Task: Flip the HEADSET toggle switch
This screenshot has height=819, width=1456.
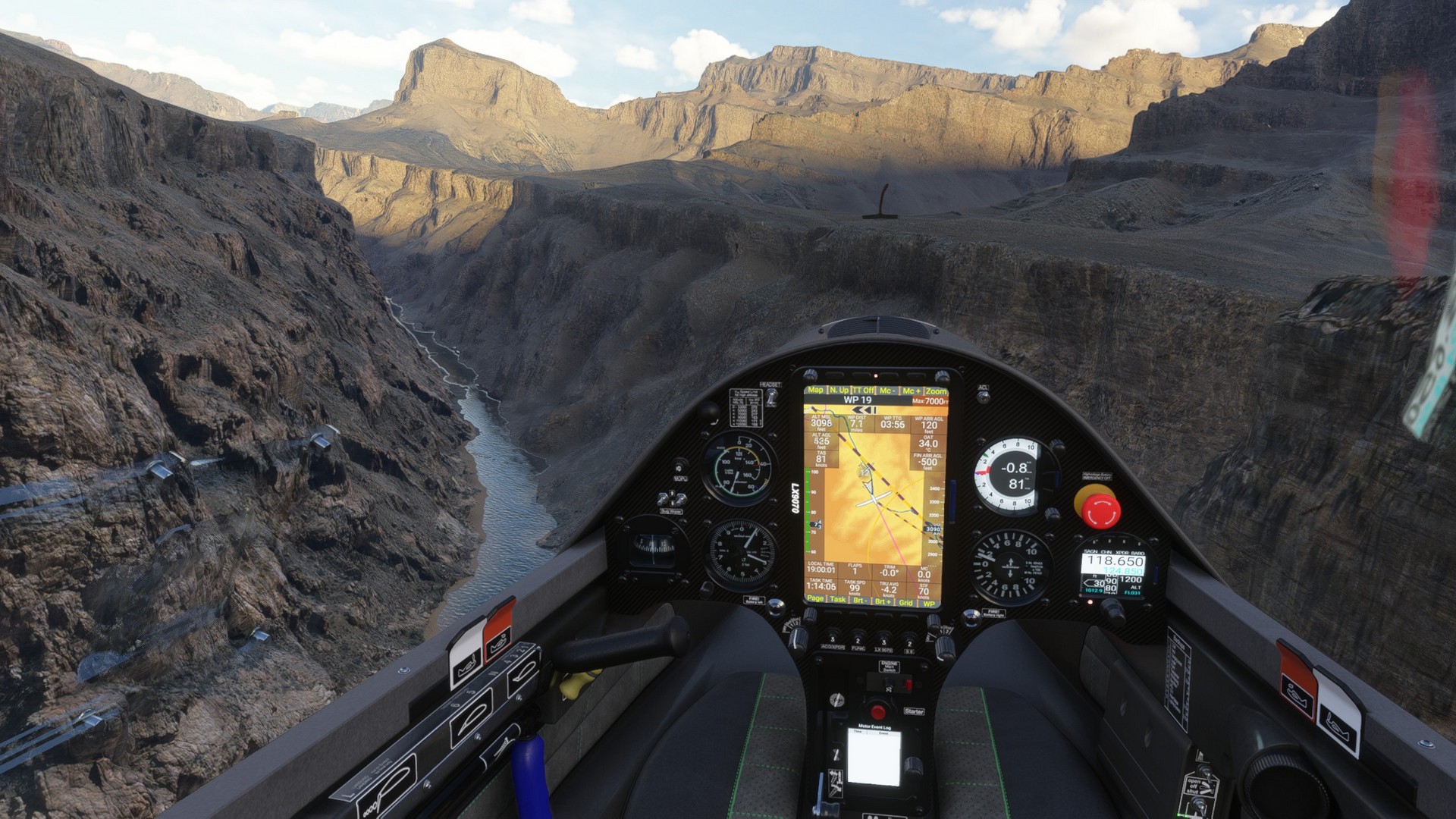Action: tap(771, 397)
